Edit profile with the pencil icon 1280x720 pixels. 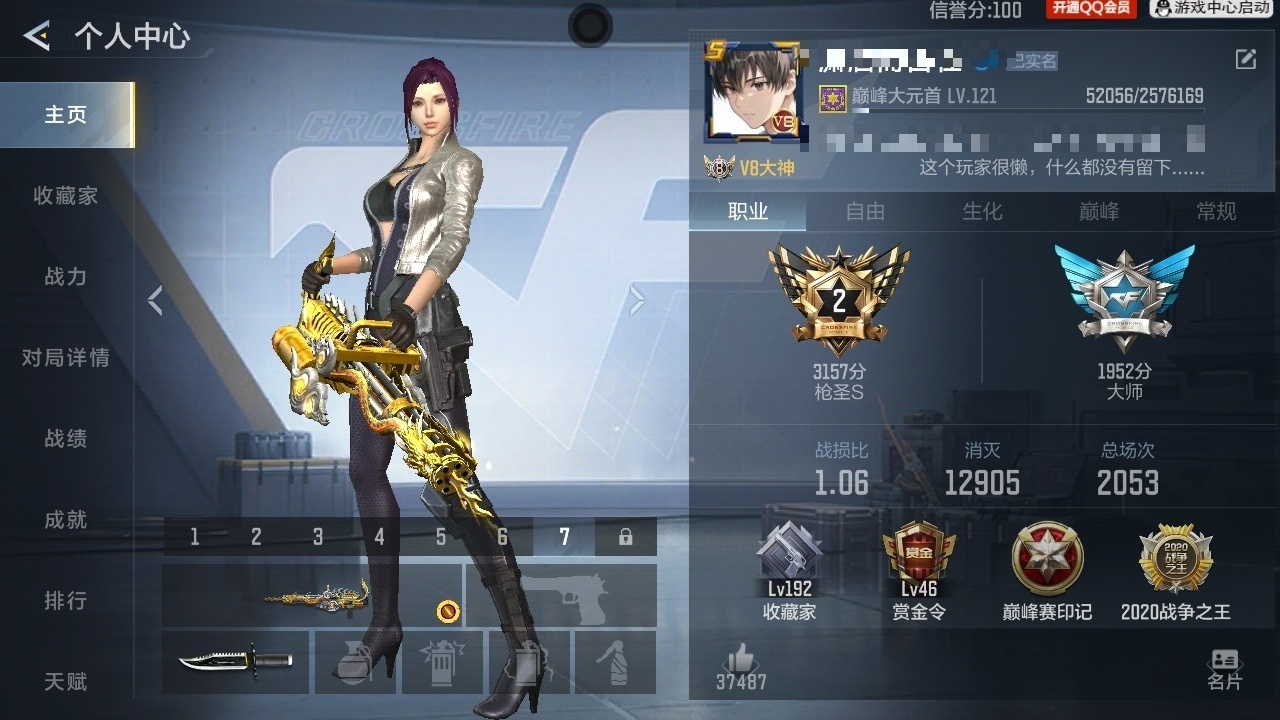point(1245,60)
